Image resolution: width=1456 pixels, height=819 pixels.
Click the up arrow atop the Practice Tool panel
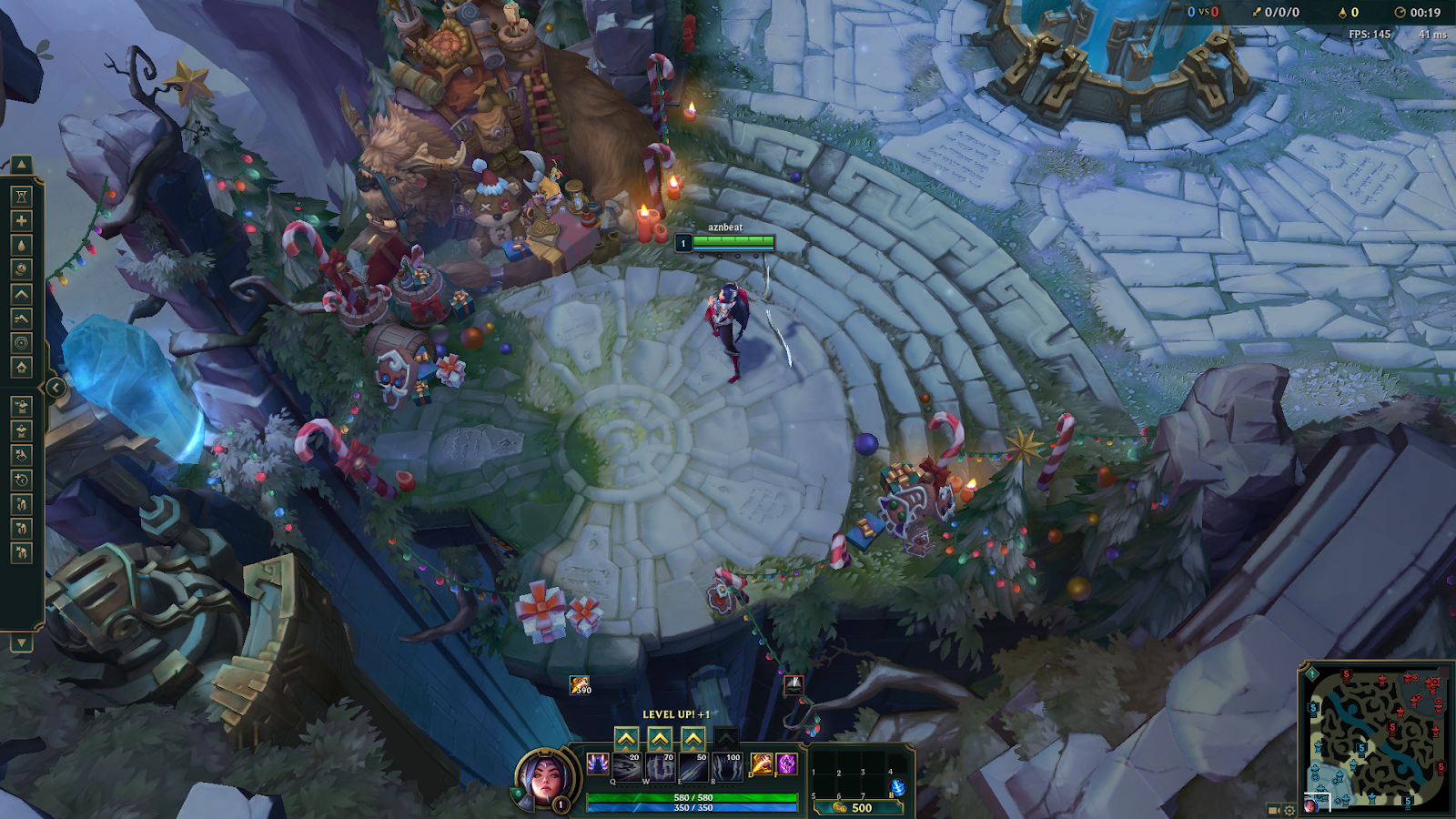coord(21,162)
